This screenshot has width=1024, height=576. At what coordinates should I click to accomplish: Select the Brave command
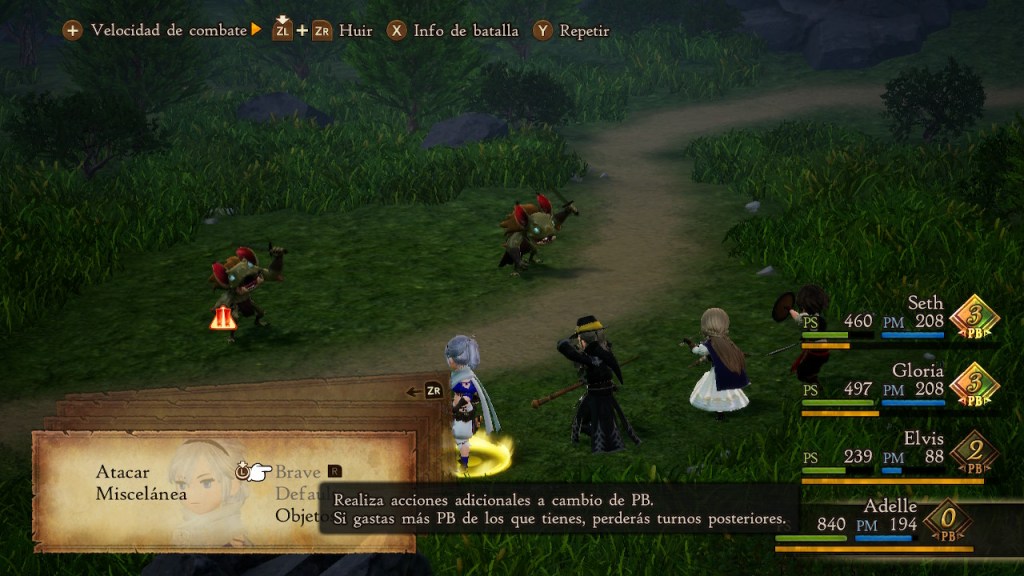[298, 471]
